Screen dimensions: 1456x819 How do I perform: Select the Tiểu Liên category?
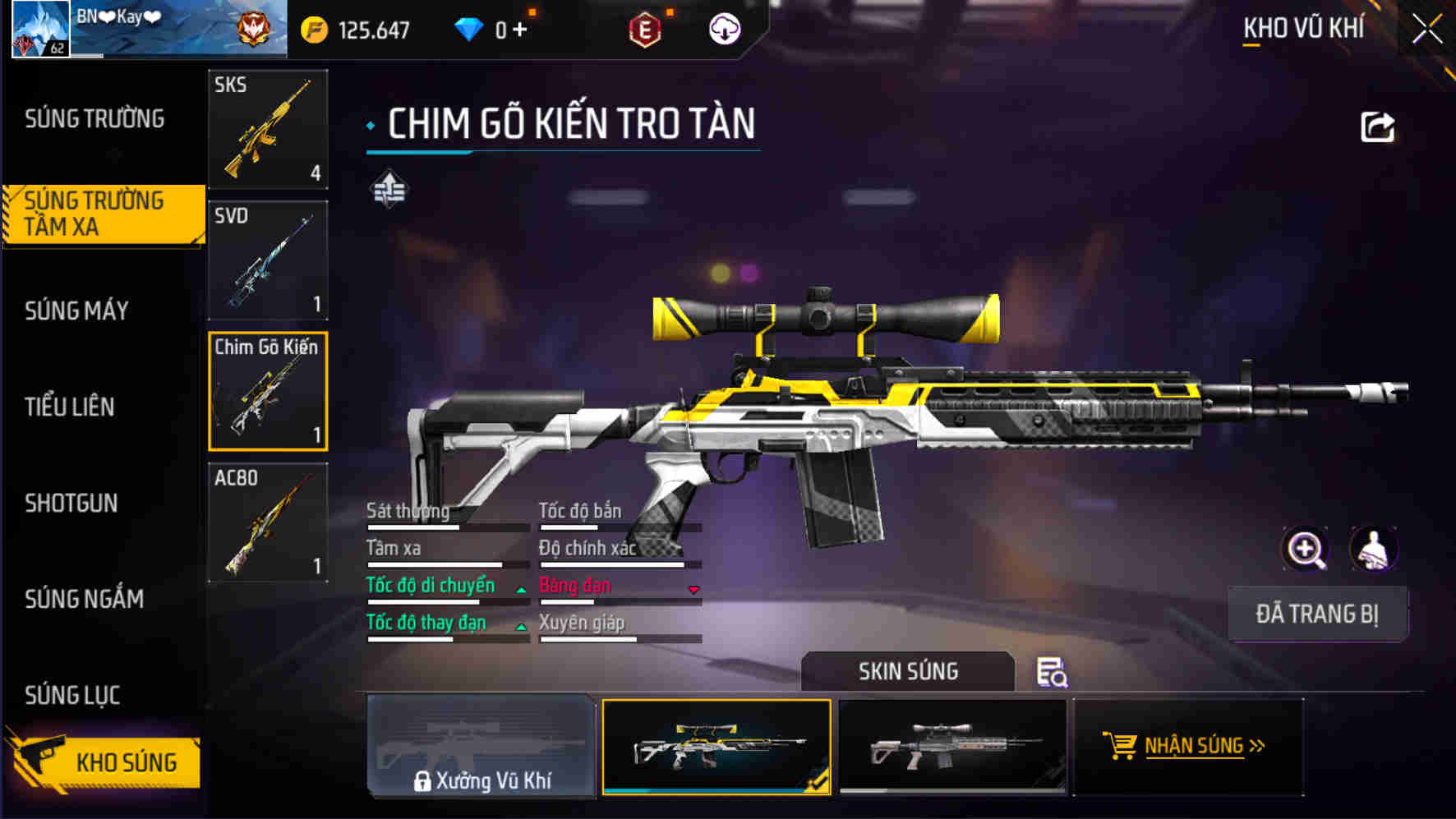(x=70, y=407)
